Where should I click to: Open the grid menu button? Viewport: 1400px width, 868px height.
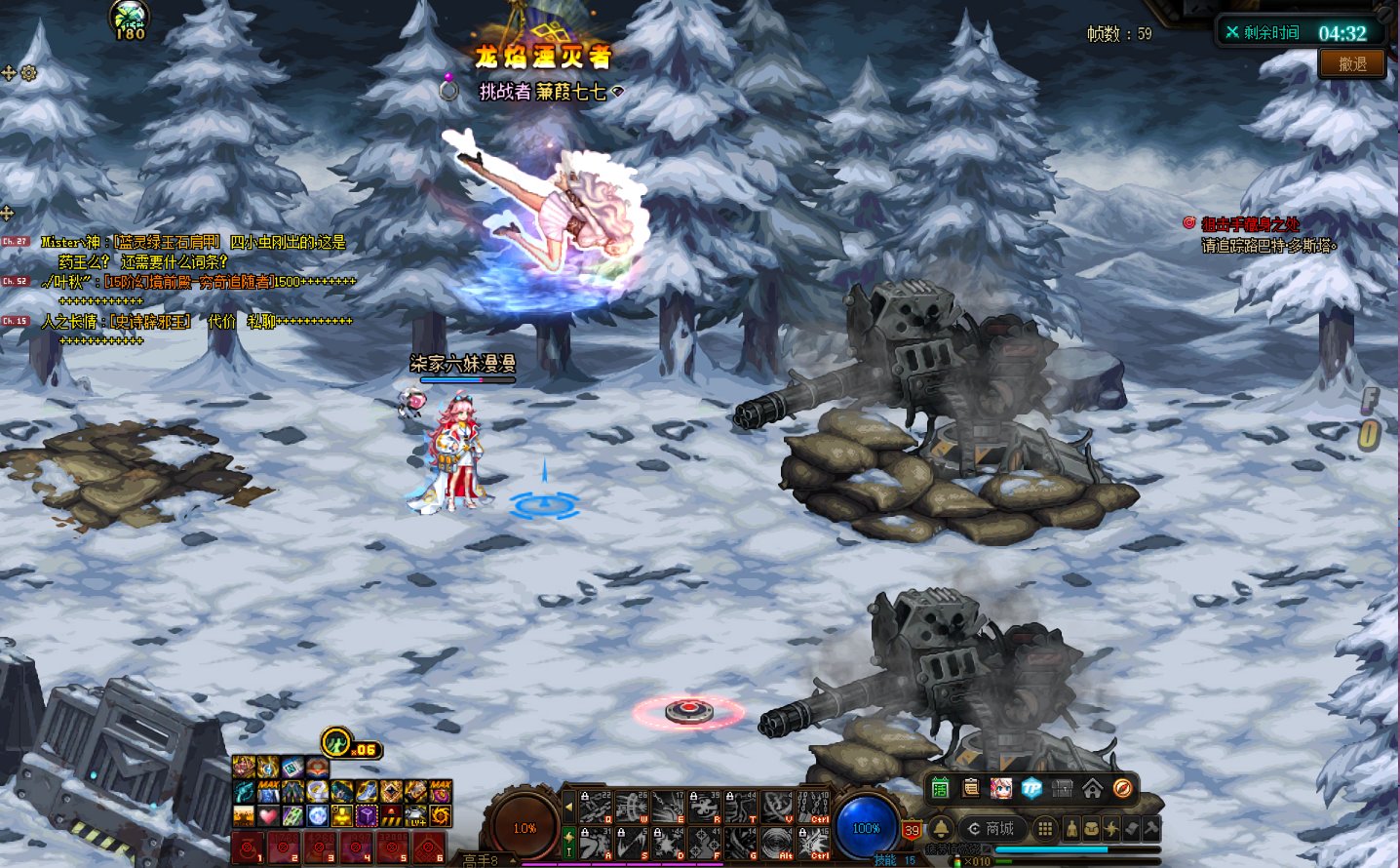[x=1045, y=829]
